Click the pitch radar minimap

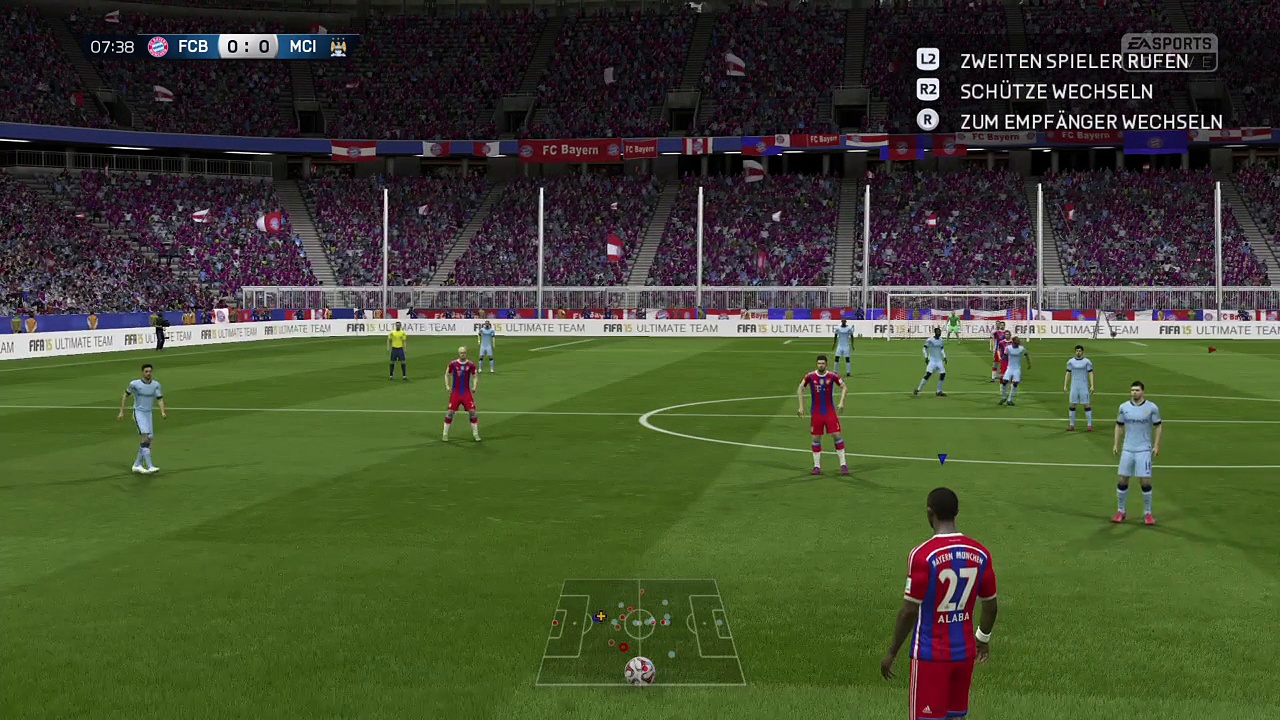coord(640,632)
